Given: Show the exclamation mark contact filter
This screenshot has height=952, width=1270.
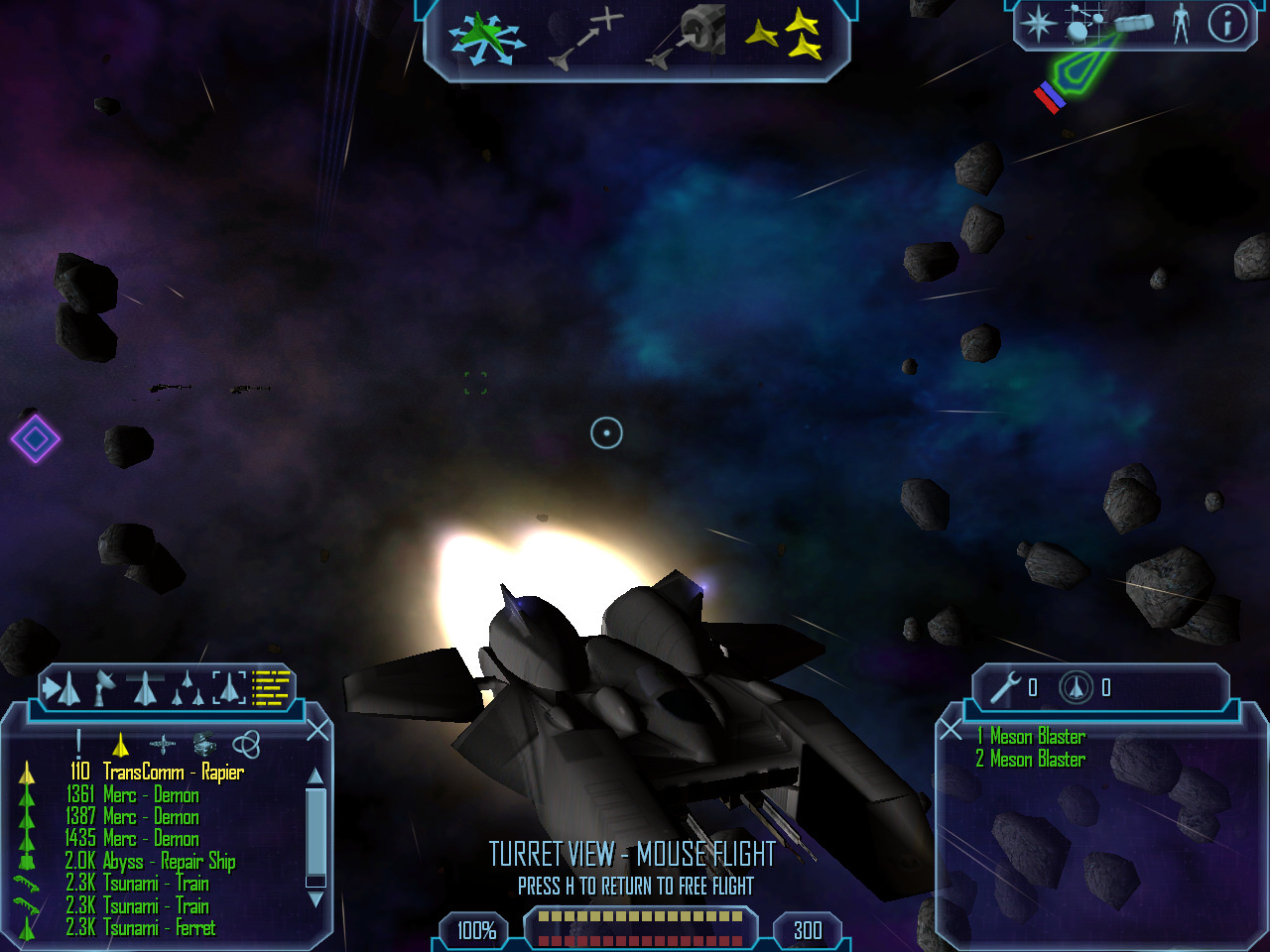Looking at the screenshot, I should pos(78,744).
